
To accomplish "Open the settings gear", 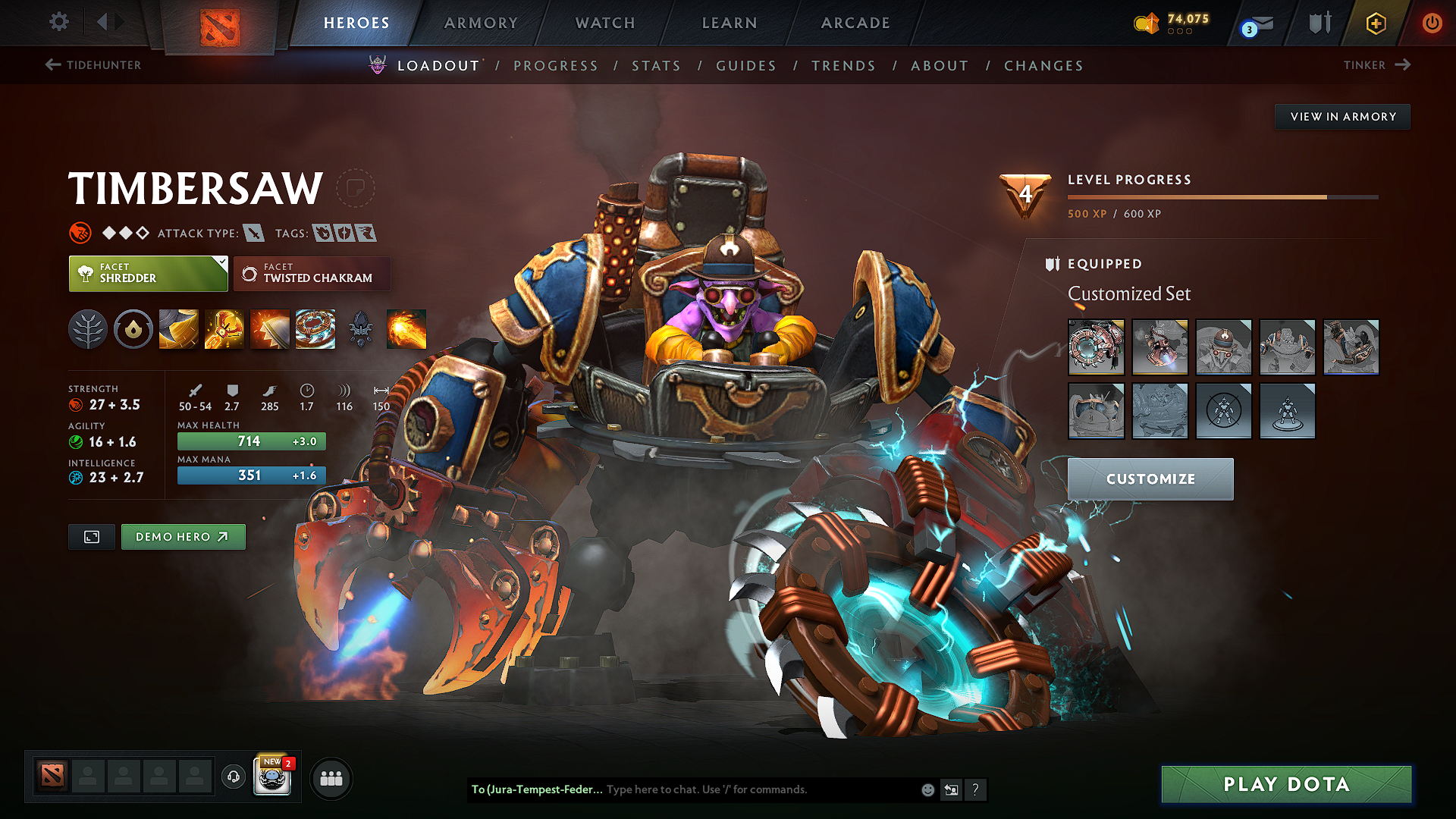I will coord(58,22).
